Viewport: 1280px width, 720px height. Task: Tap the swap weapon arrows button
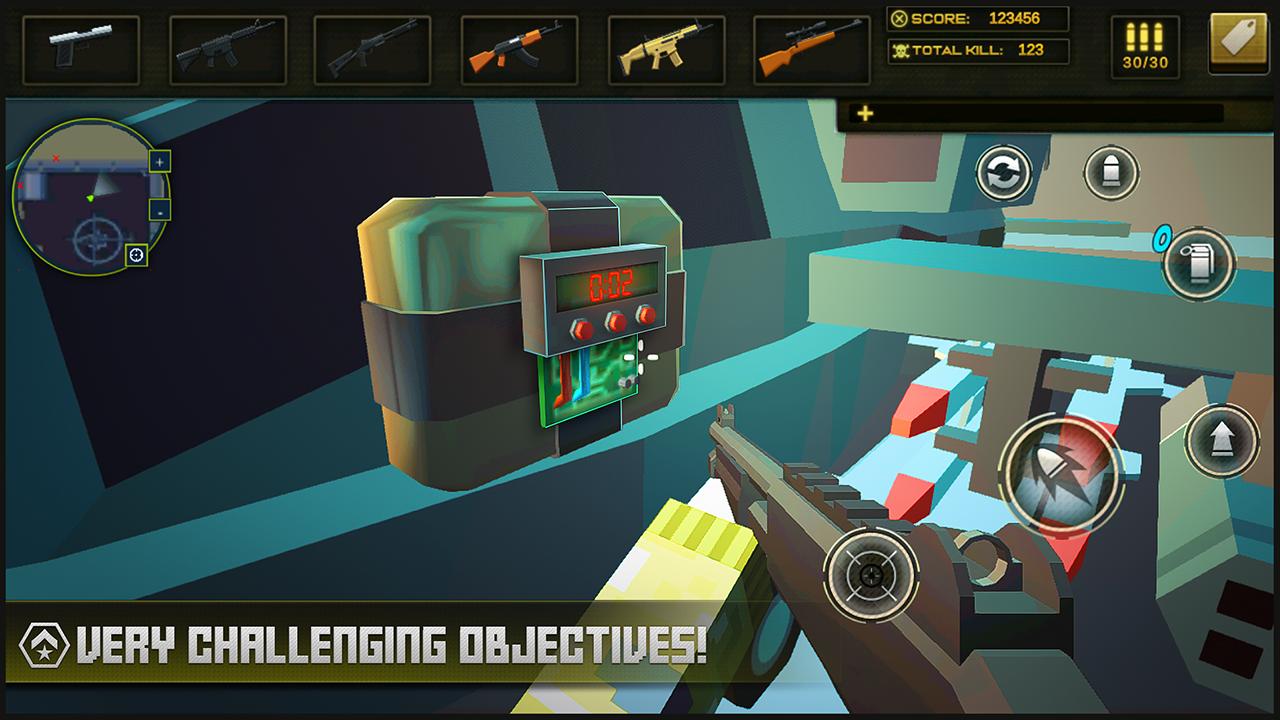point(1003,172)
